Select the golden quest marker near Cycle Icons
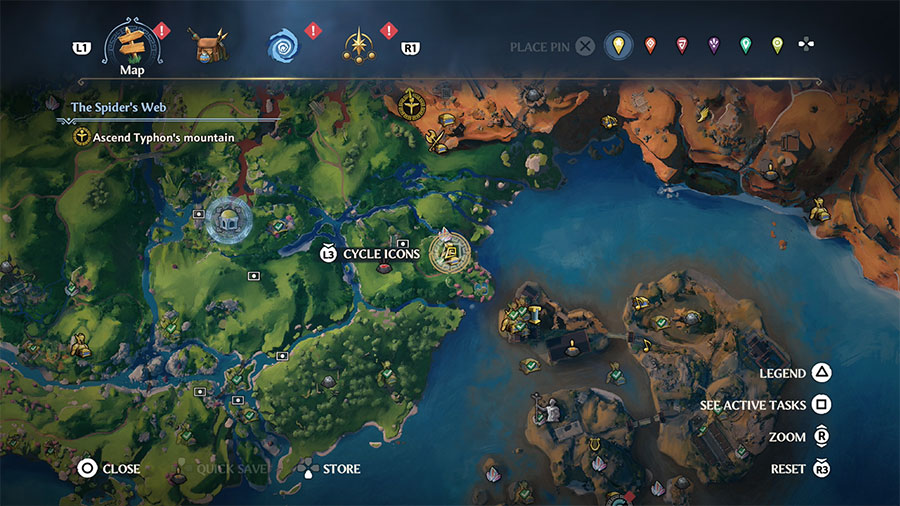 click(x=450, y=251)
